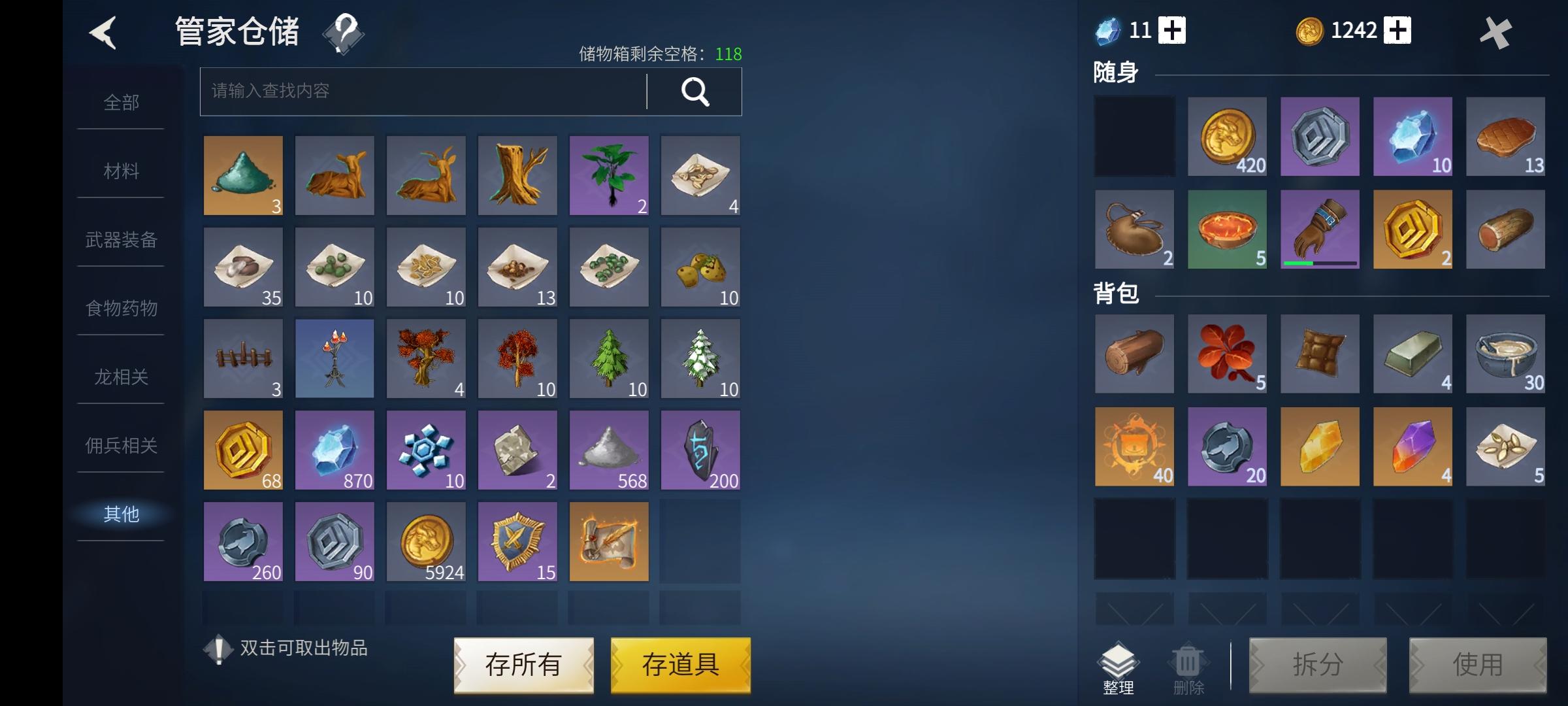
Task: Open the 佣兵相关 category section
Action: point(120,445)
